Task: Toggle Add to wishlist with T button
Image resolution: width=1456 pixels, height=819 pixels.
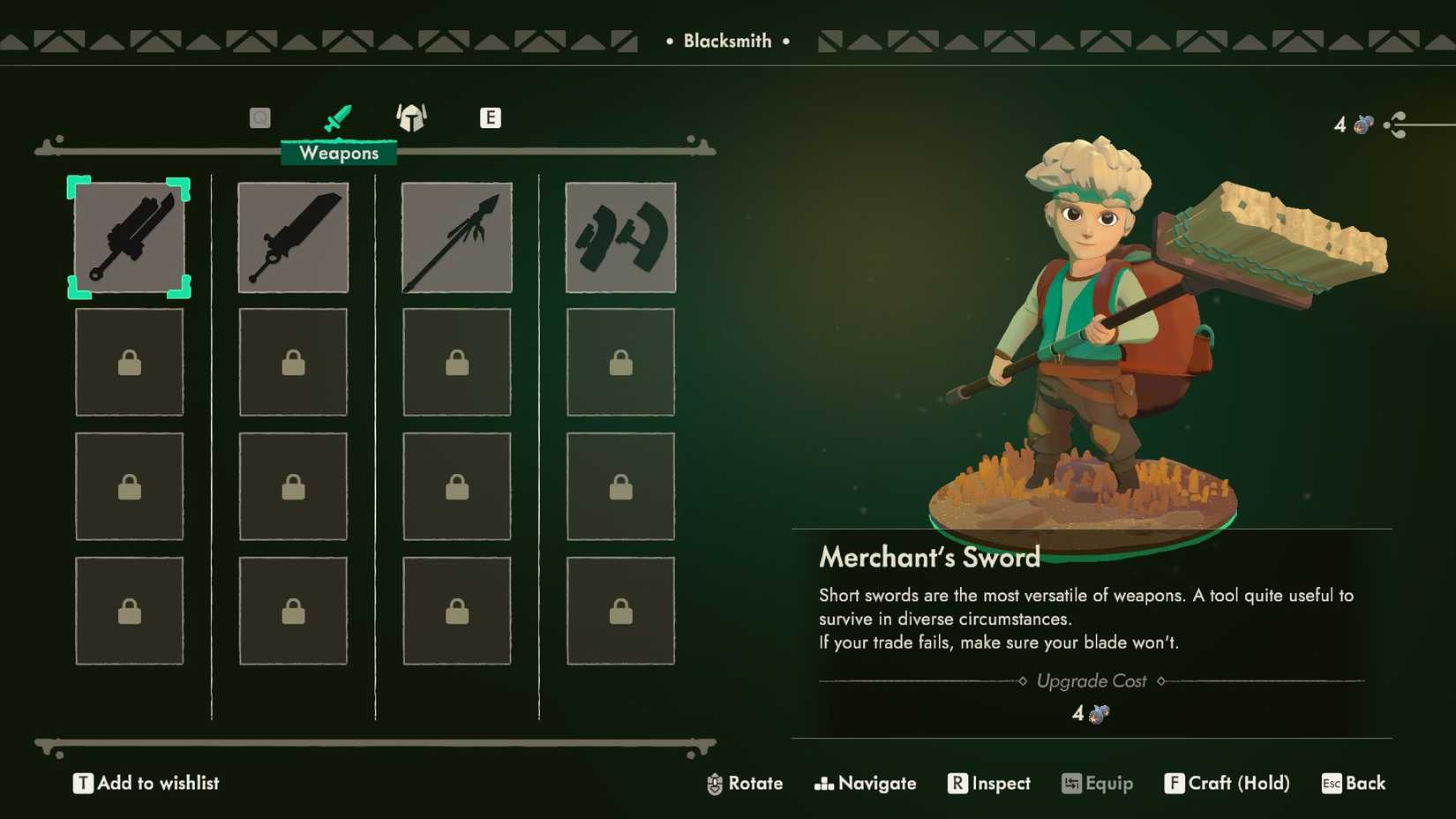Action: 82,783
